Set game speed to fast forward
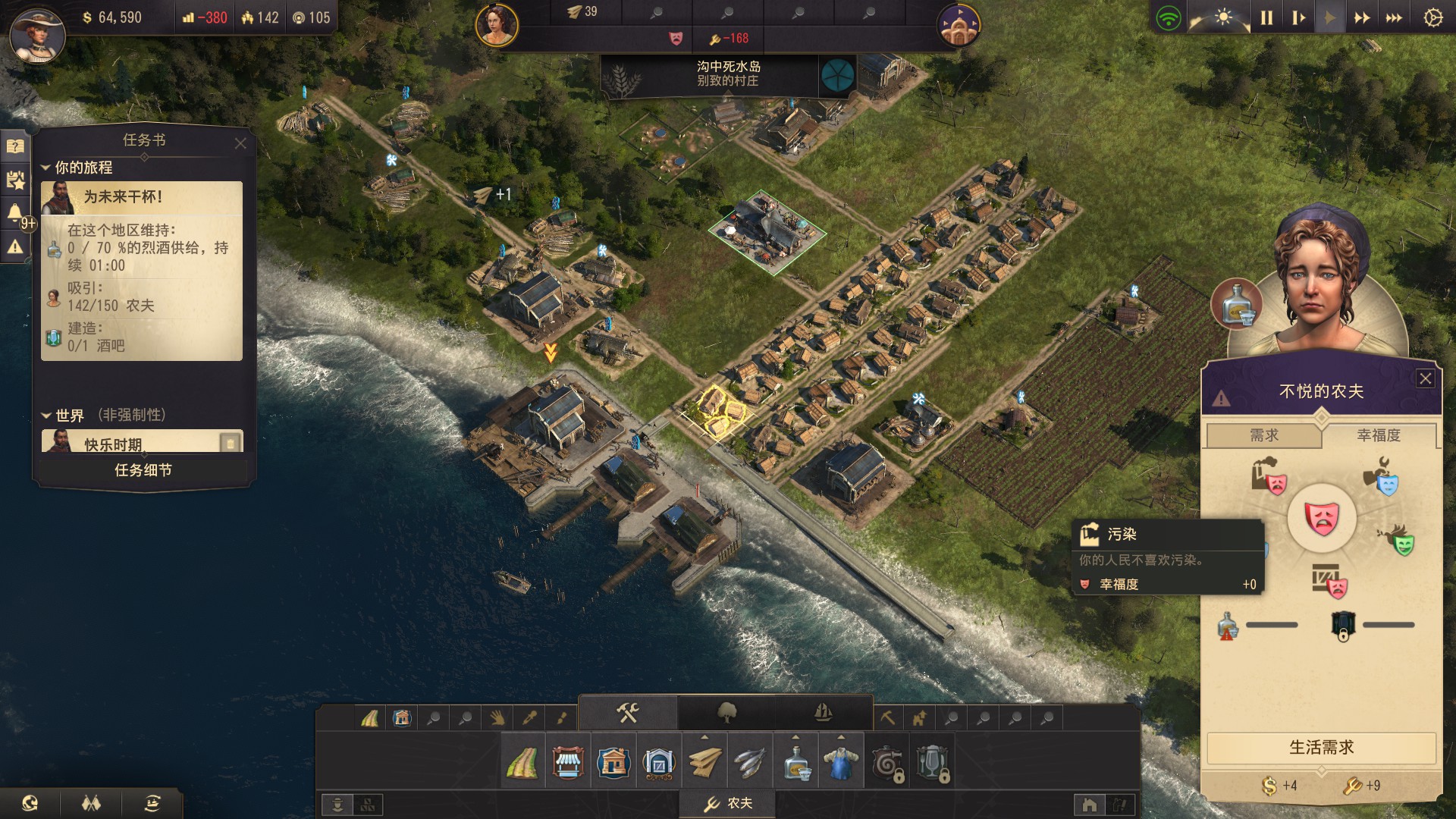This screenshot has width=1456, height=819. pos(1362,17)
